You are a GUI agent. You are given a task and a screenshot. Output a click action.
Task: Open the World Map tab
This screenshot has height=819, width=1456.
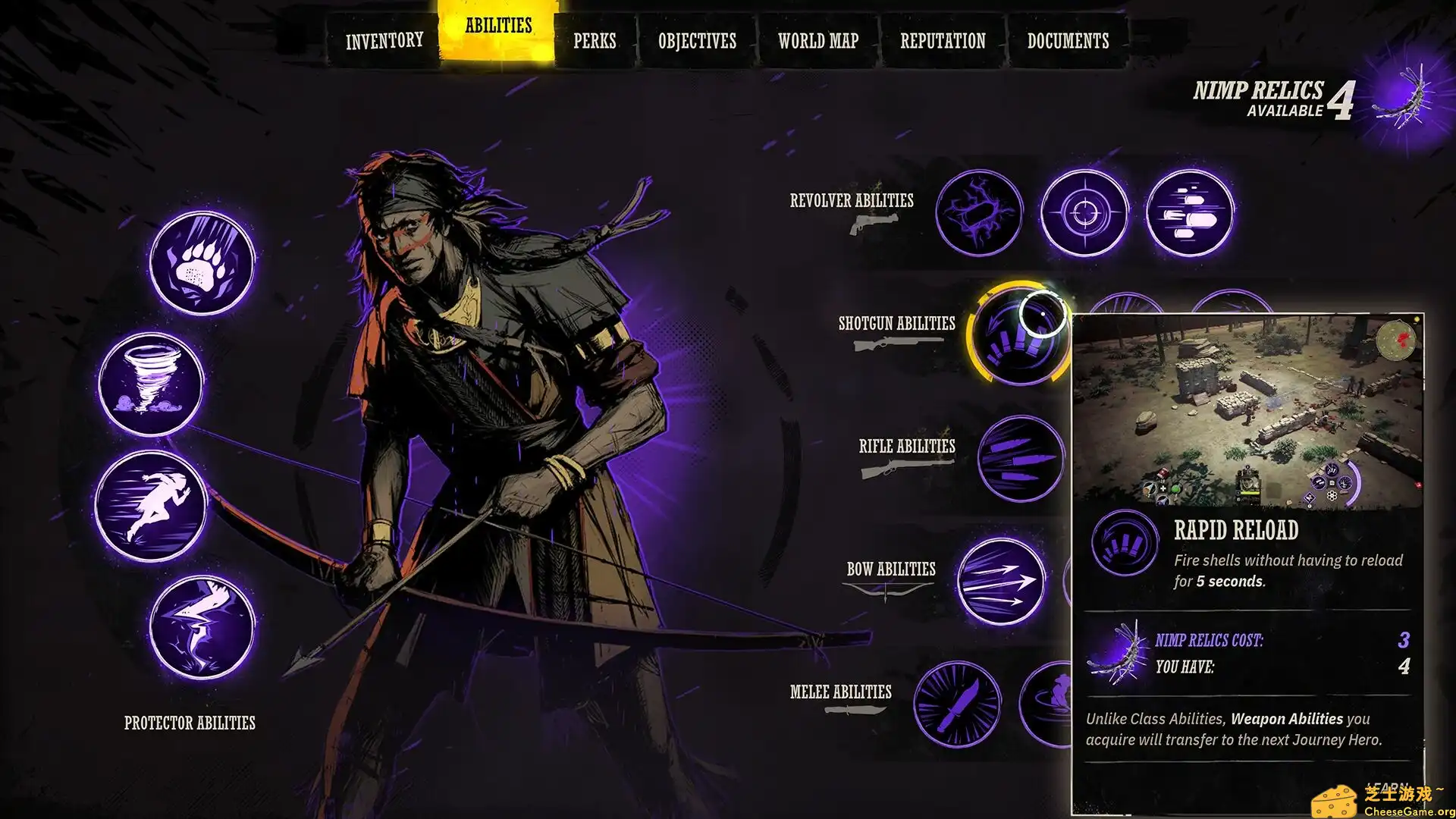pyautogui.click(x=817, y=41)
